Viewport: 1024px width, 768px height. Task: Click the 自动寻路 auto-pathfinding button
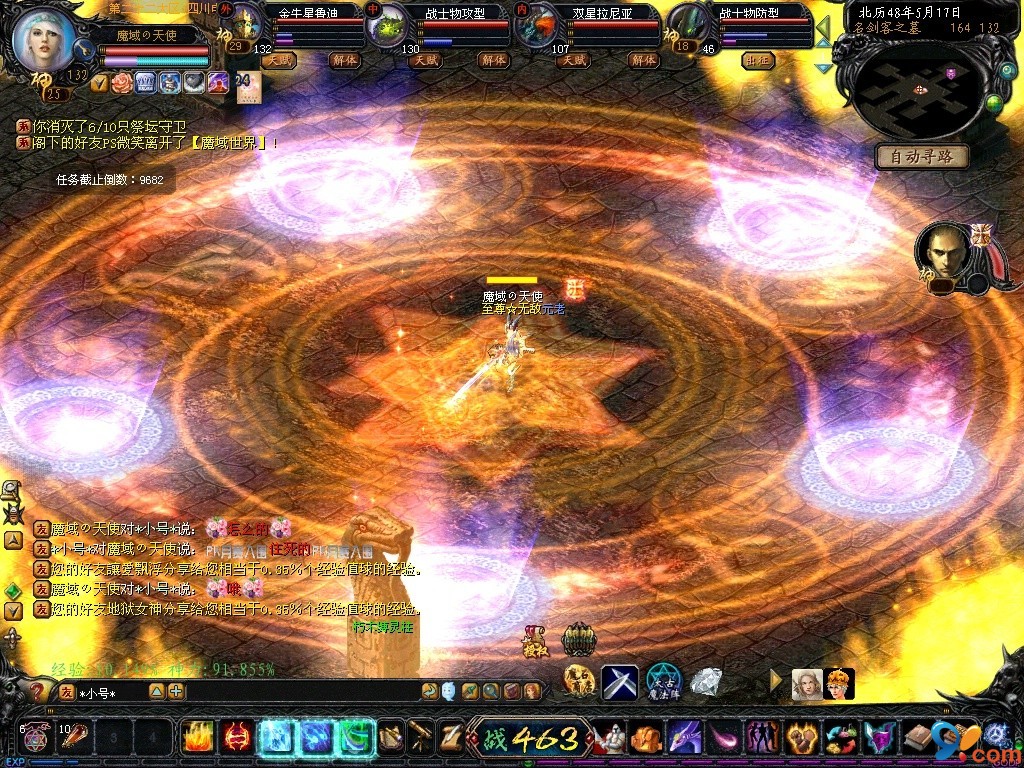pyautogui.click(x=921, y=156)
